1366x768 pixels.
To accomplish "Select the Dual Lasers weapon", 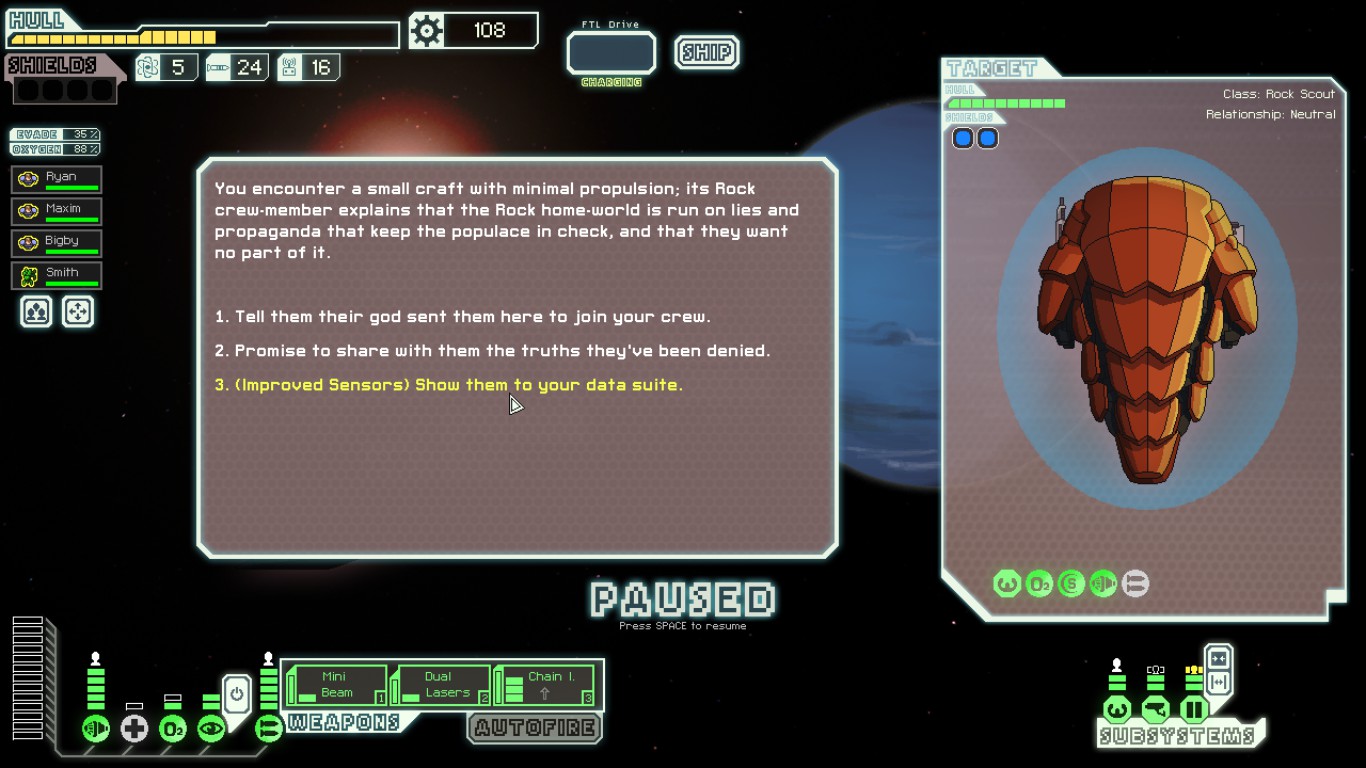I will [x=440, y=685].
